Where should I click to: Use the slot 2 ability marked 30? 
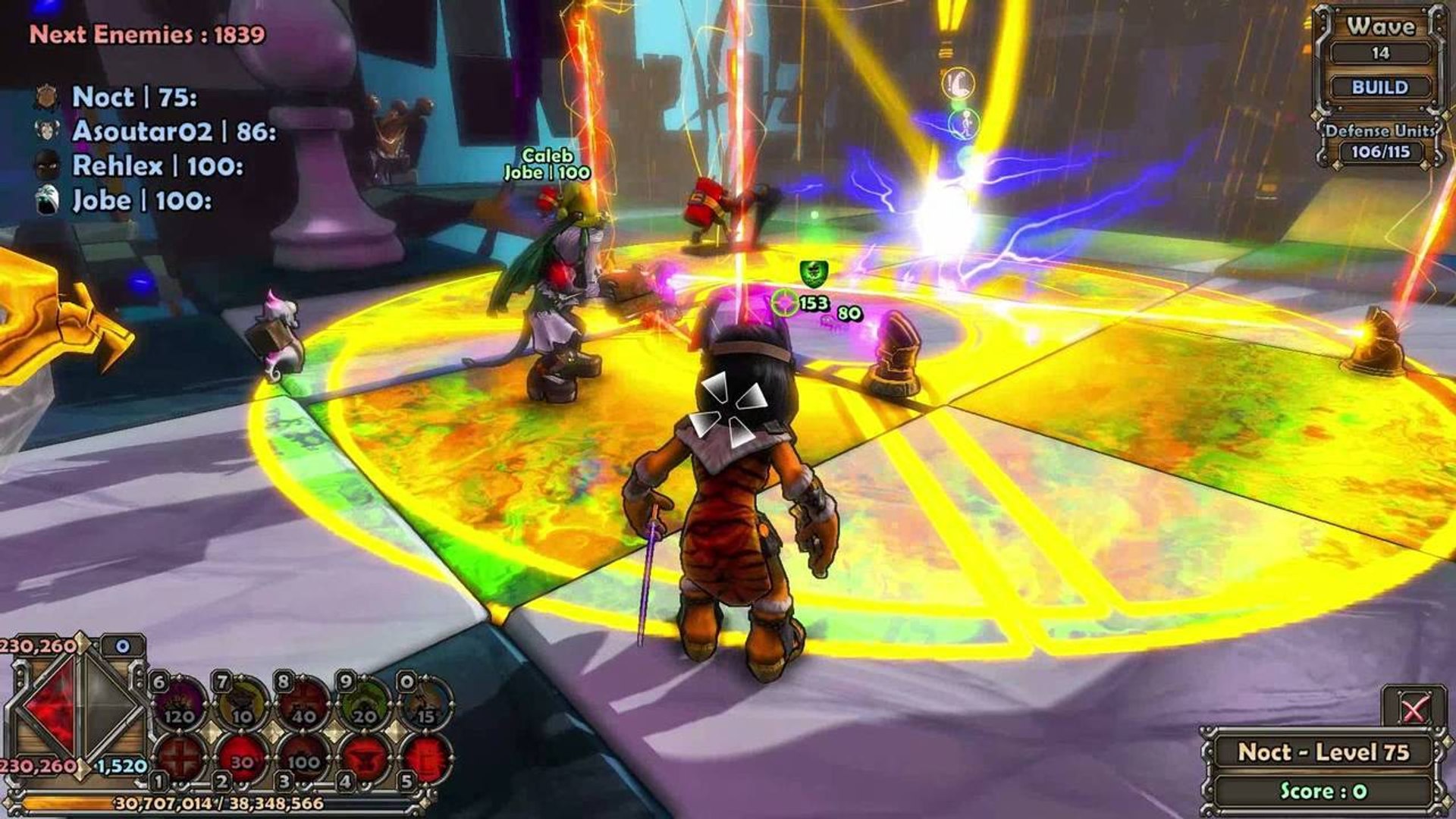pos(243,758)
